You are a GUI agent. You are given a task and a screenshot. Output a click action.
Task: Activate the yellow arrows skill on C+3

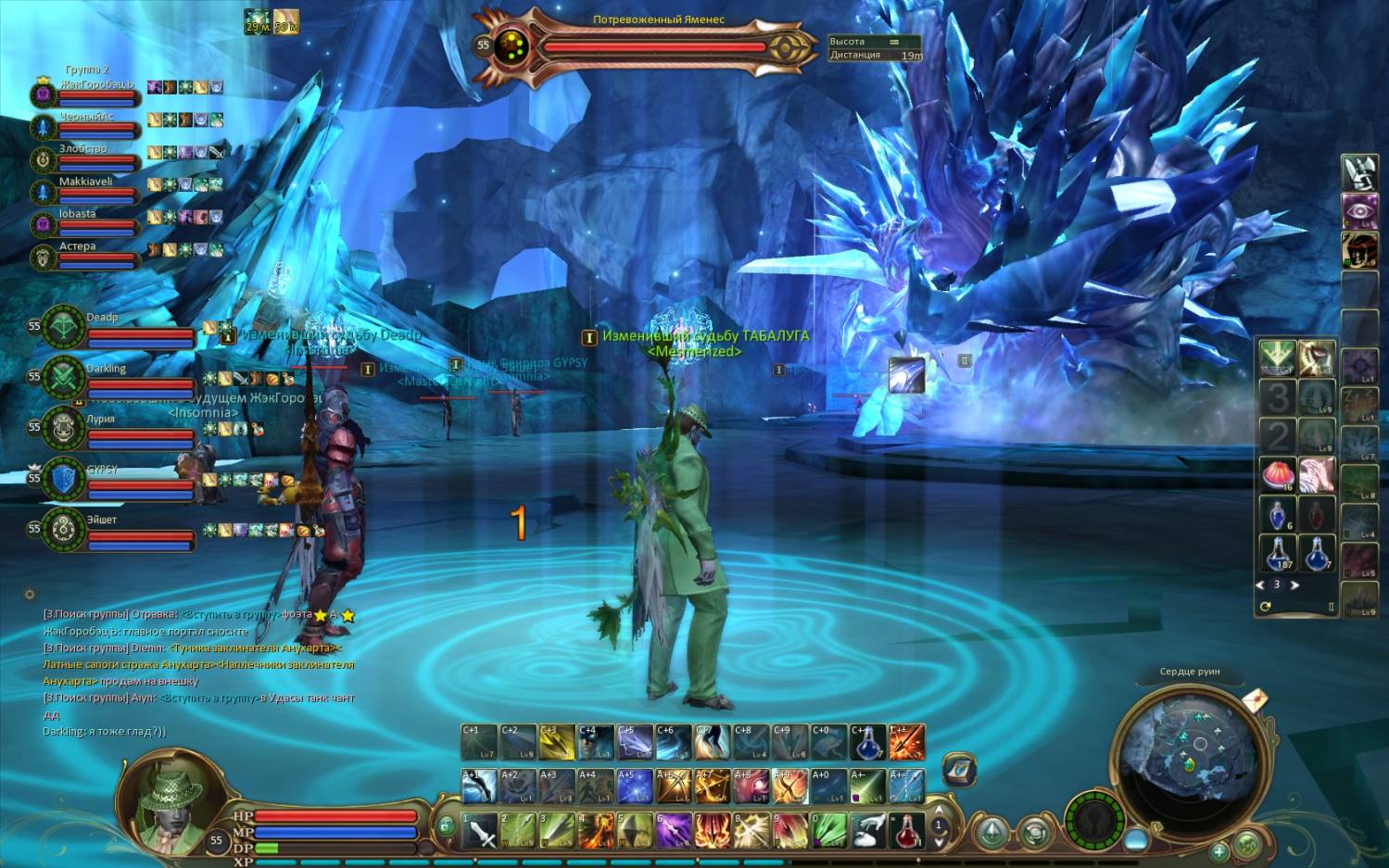[x=557, y=743]
